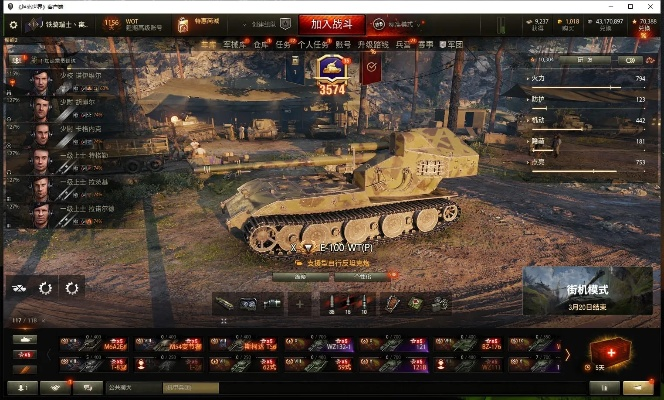Open the 仓库 depot tab
664x400 pixels.
[261, 45]
